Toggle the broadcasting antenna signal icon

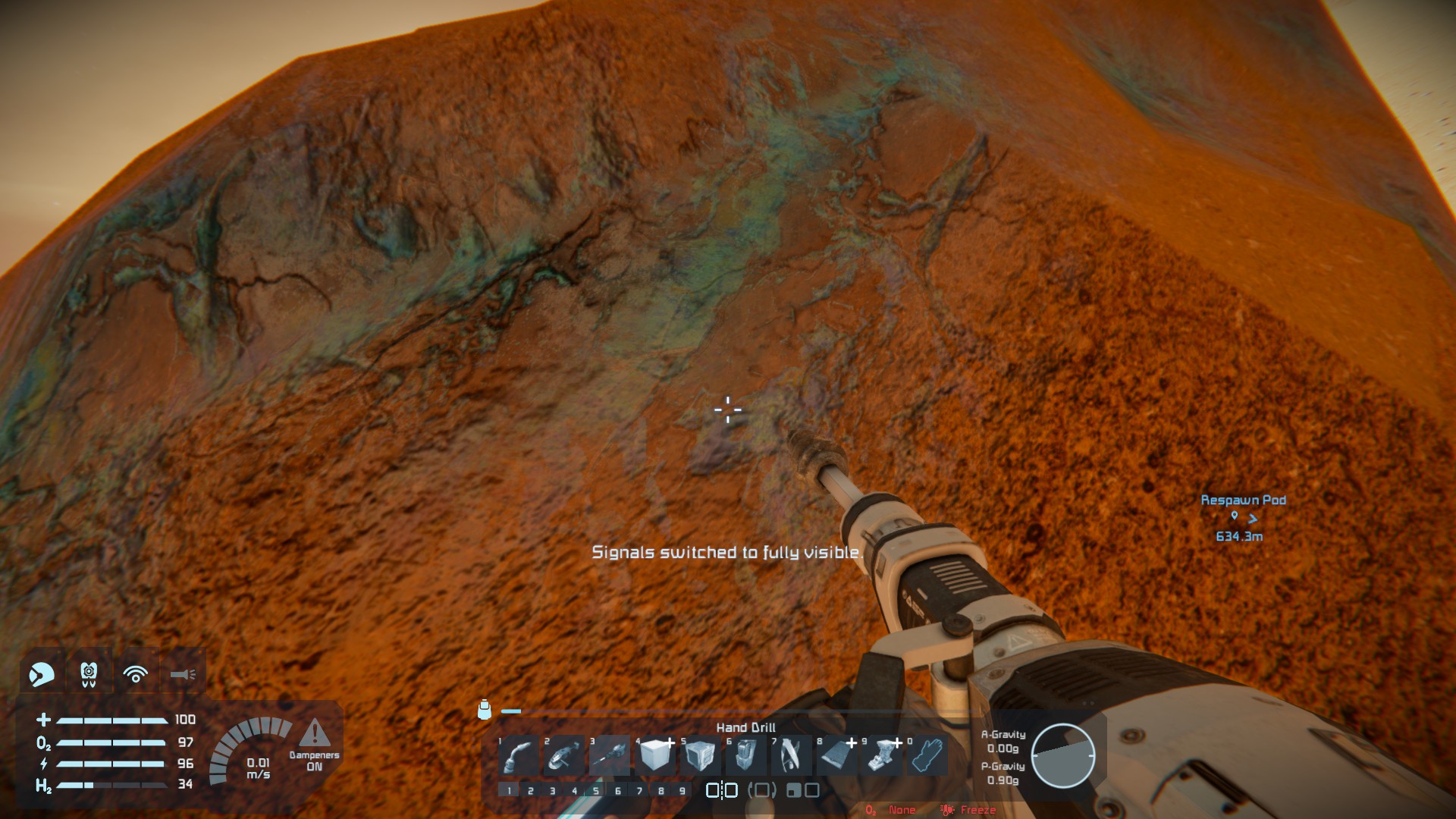pos(136,673)
